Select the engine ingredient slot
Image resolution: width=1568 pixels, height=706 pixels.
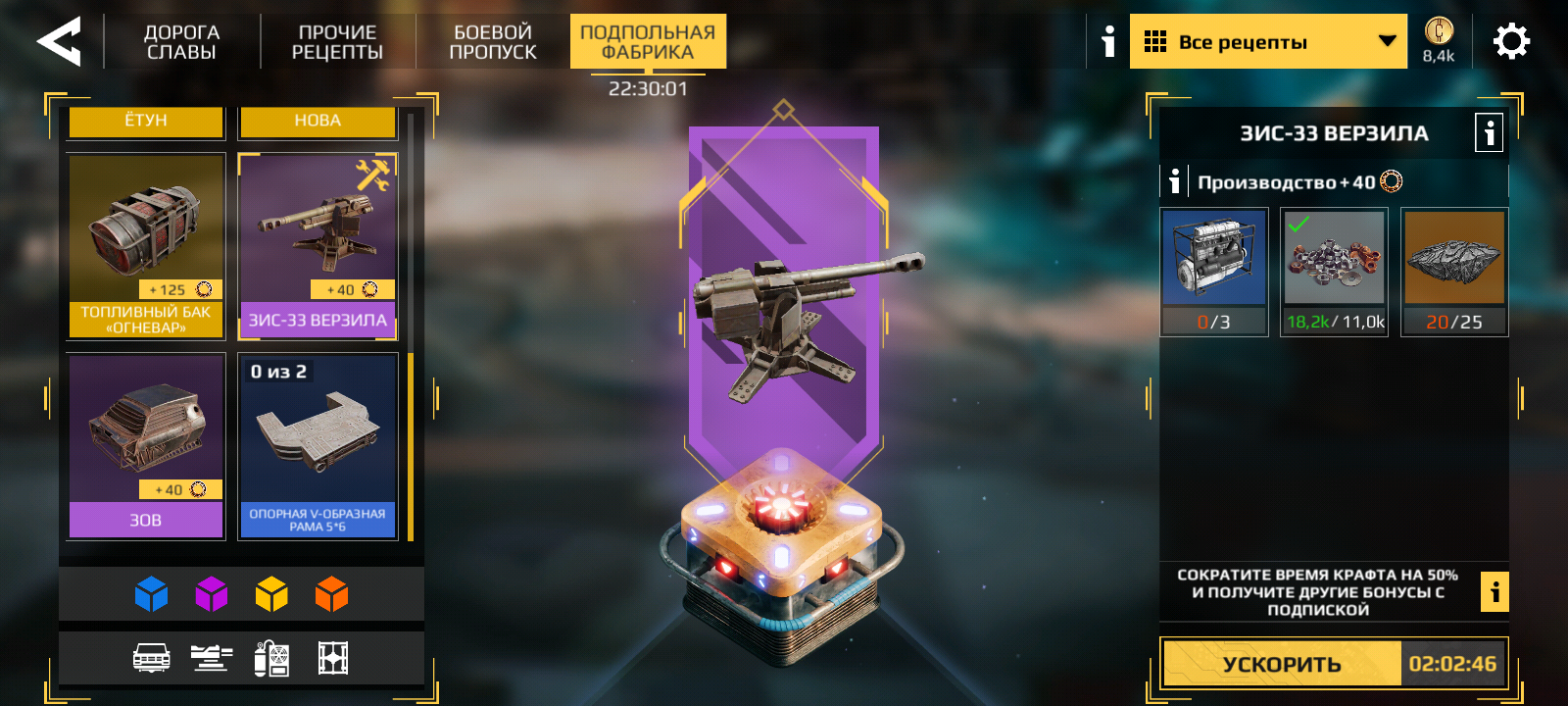[x=1214, y=272]
